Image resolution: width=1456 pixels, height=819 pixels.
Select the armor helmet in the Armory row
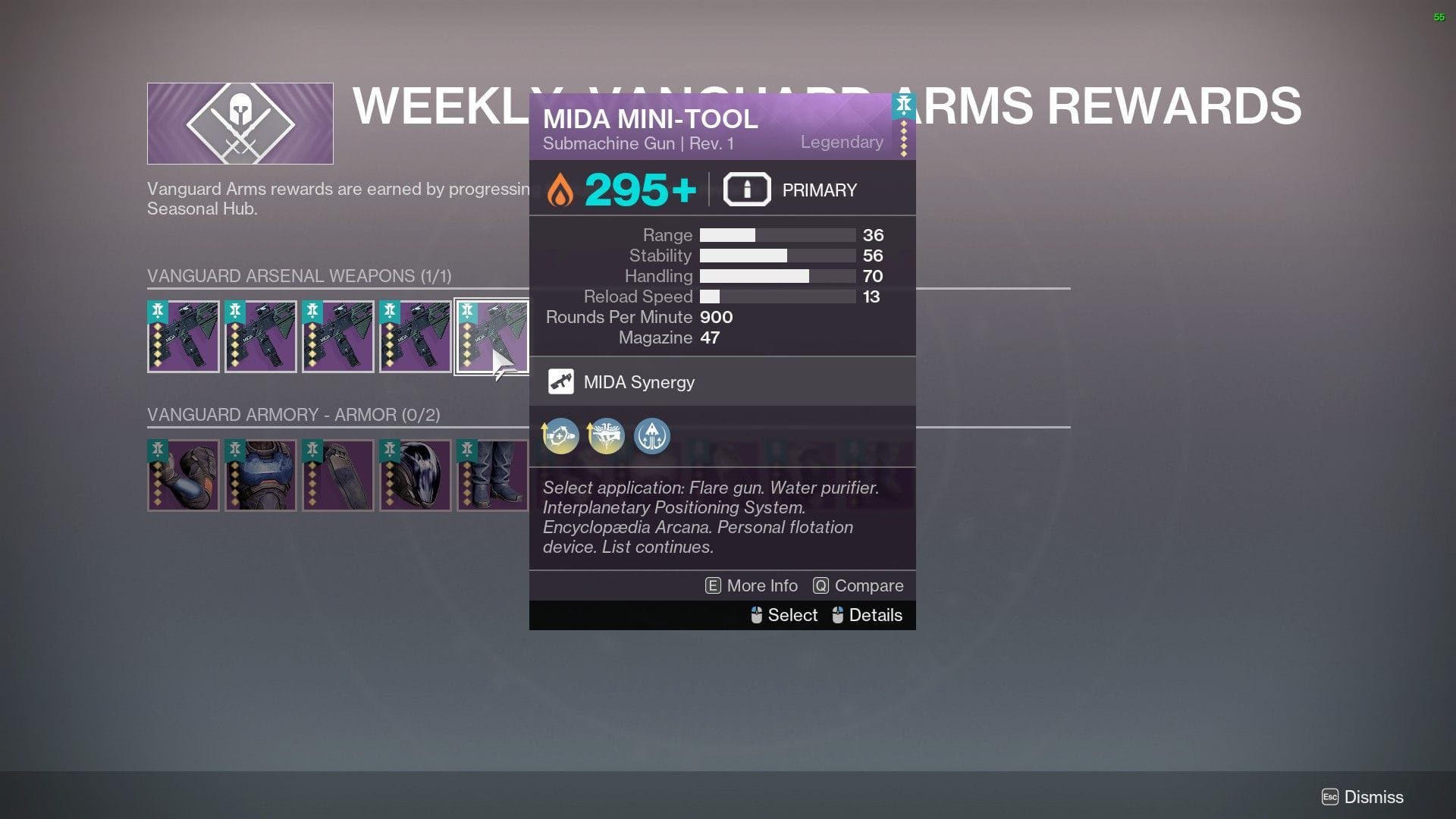click(x=416, y=475)
